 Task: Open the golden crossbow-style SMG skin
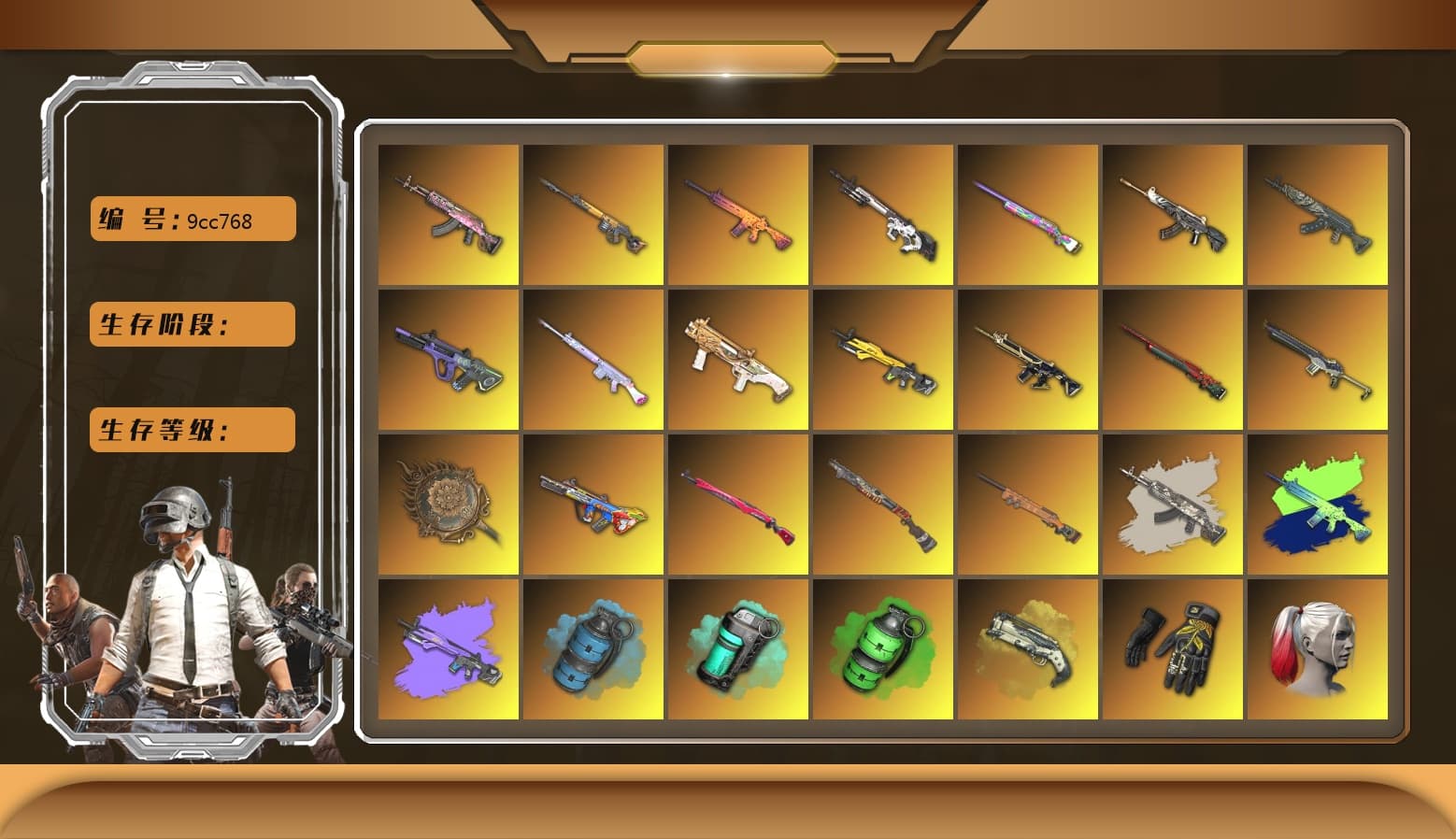738,360
